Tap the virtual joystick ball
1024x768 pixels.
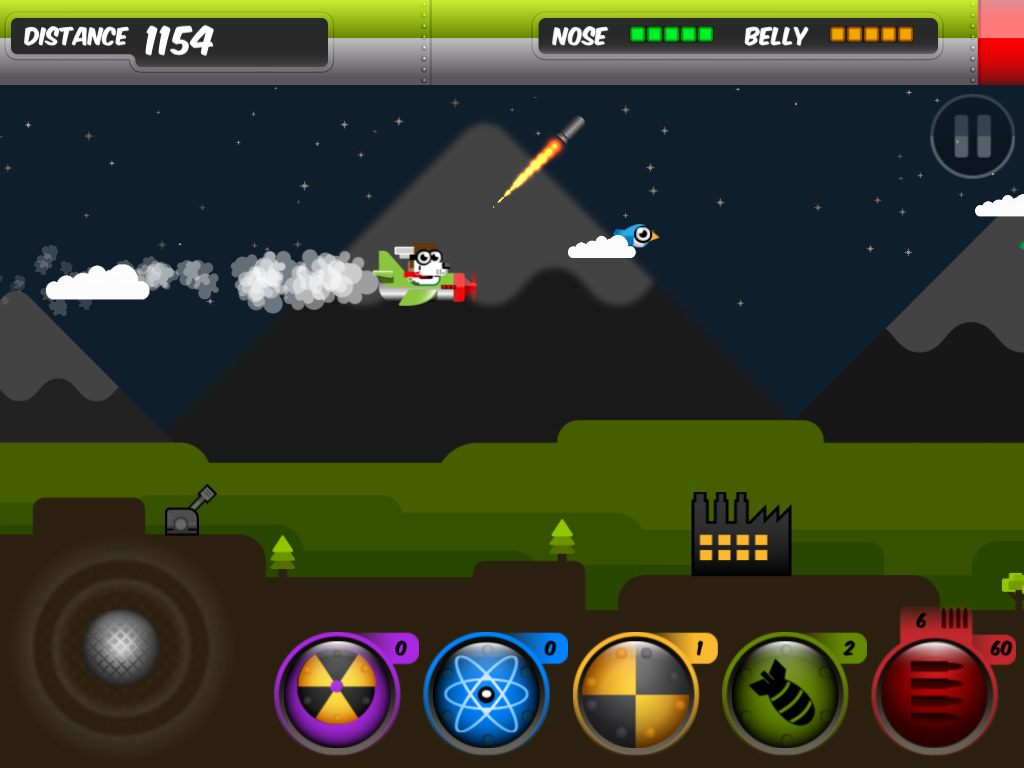120,647
